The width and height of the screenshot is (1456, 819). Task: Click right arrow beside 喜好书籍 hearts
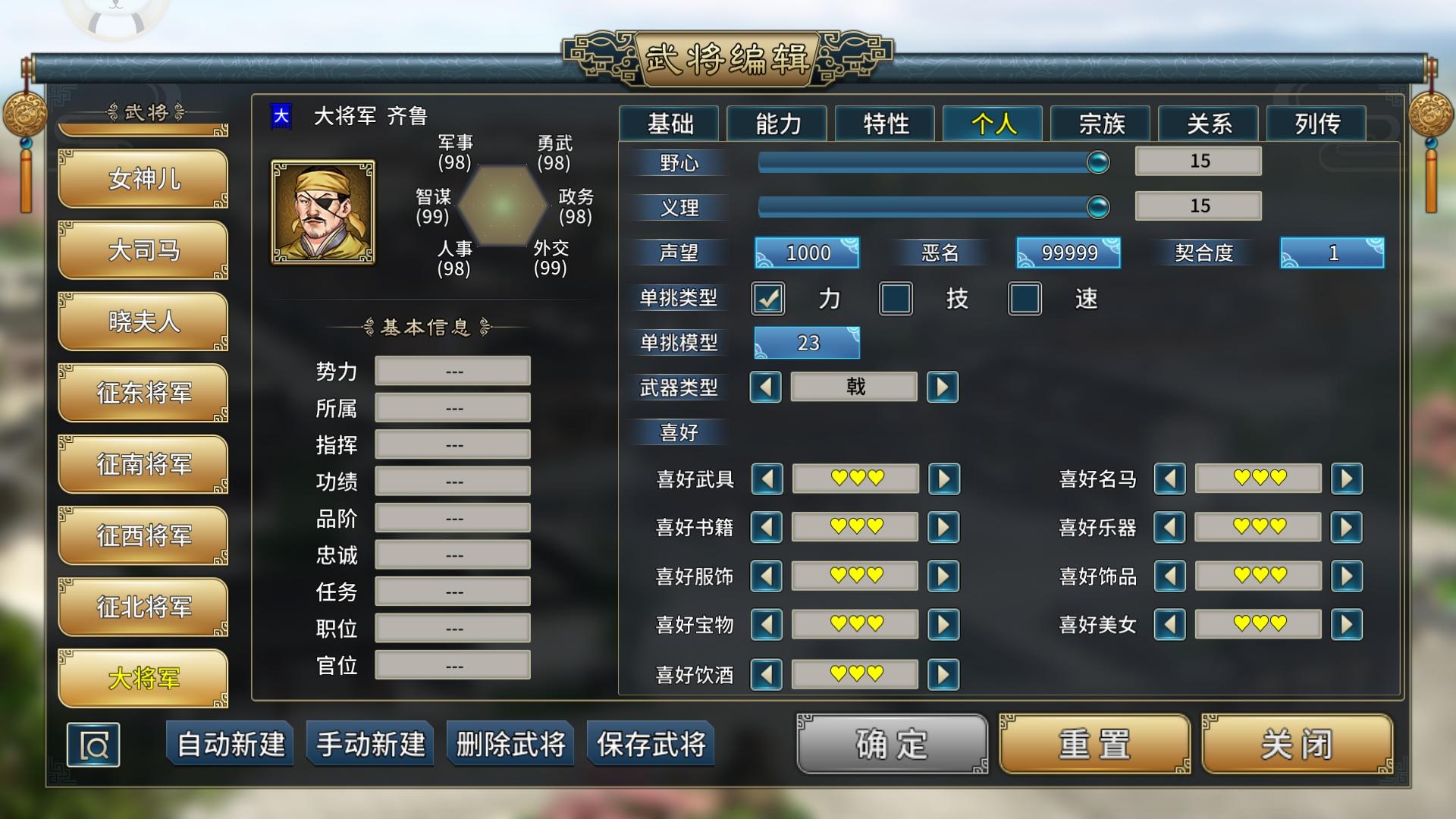coord(943,527)
